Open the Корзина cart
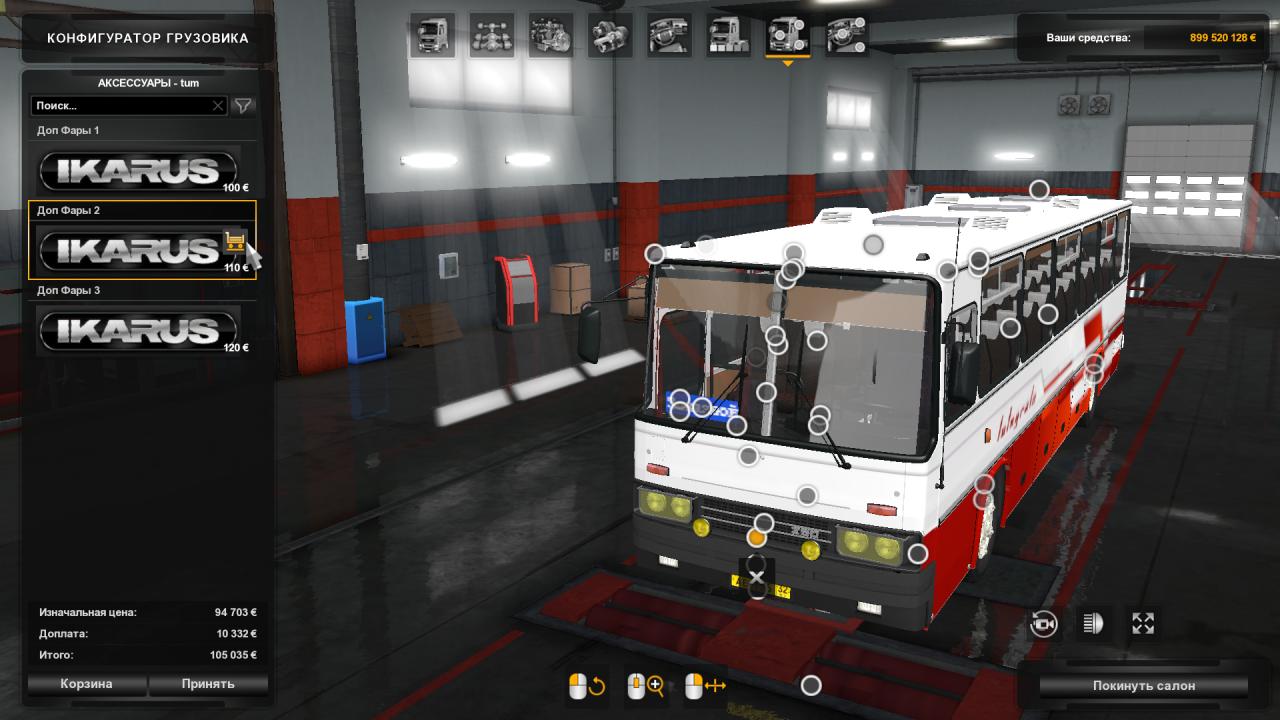The width and height of the screenshot is (1280, 720). pos(86,684)
